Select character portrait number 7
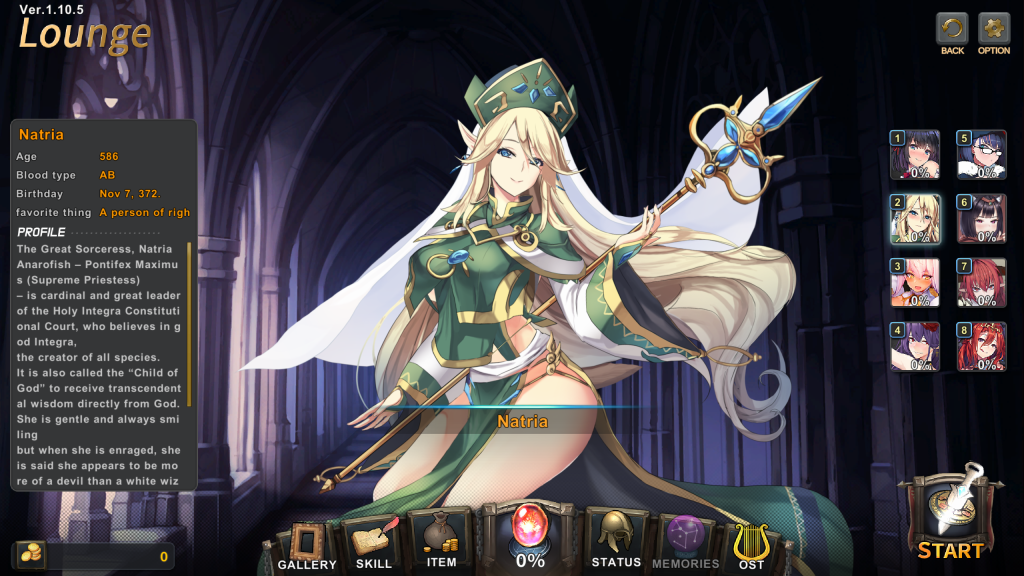The height and width of the screenshot is (576, 1024). click(x=981, y=283)
